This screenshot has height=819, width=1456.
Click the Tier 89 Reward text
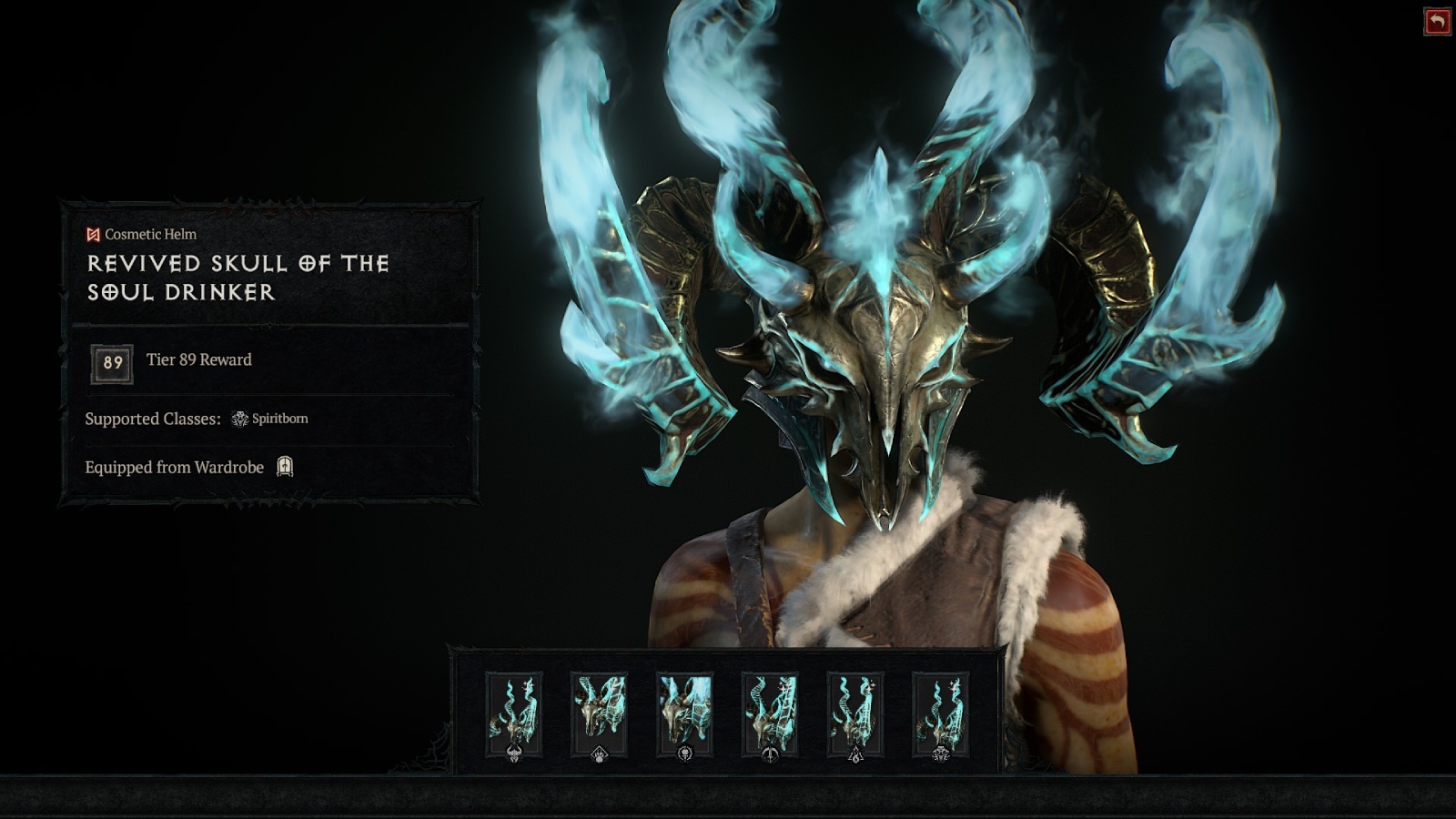pos(199,359)
